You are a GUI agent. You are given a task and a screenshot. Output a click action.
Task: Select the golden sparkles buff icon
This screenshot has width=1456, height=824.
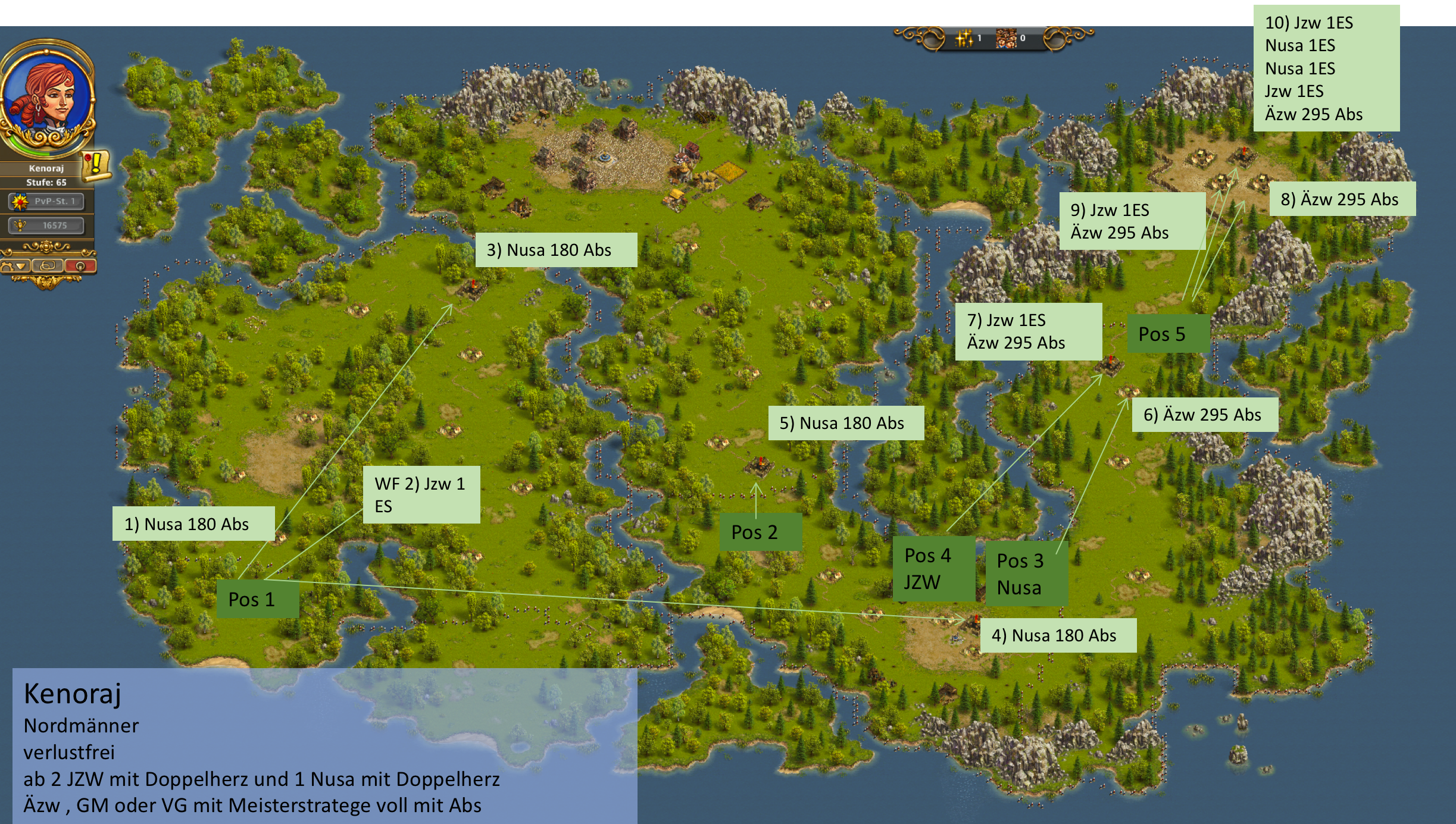964,39
